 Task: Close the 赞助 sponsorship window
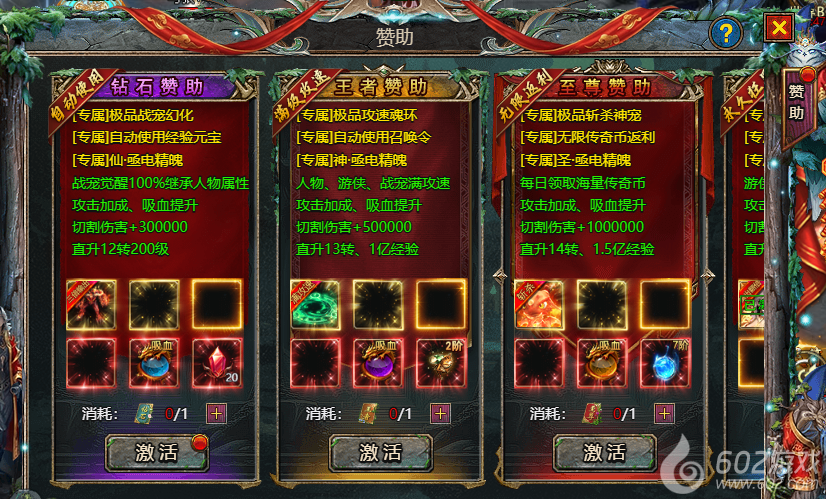pos(776,29)
